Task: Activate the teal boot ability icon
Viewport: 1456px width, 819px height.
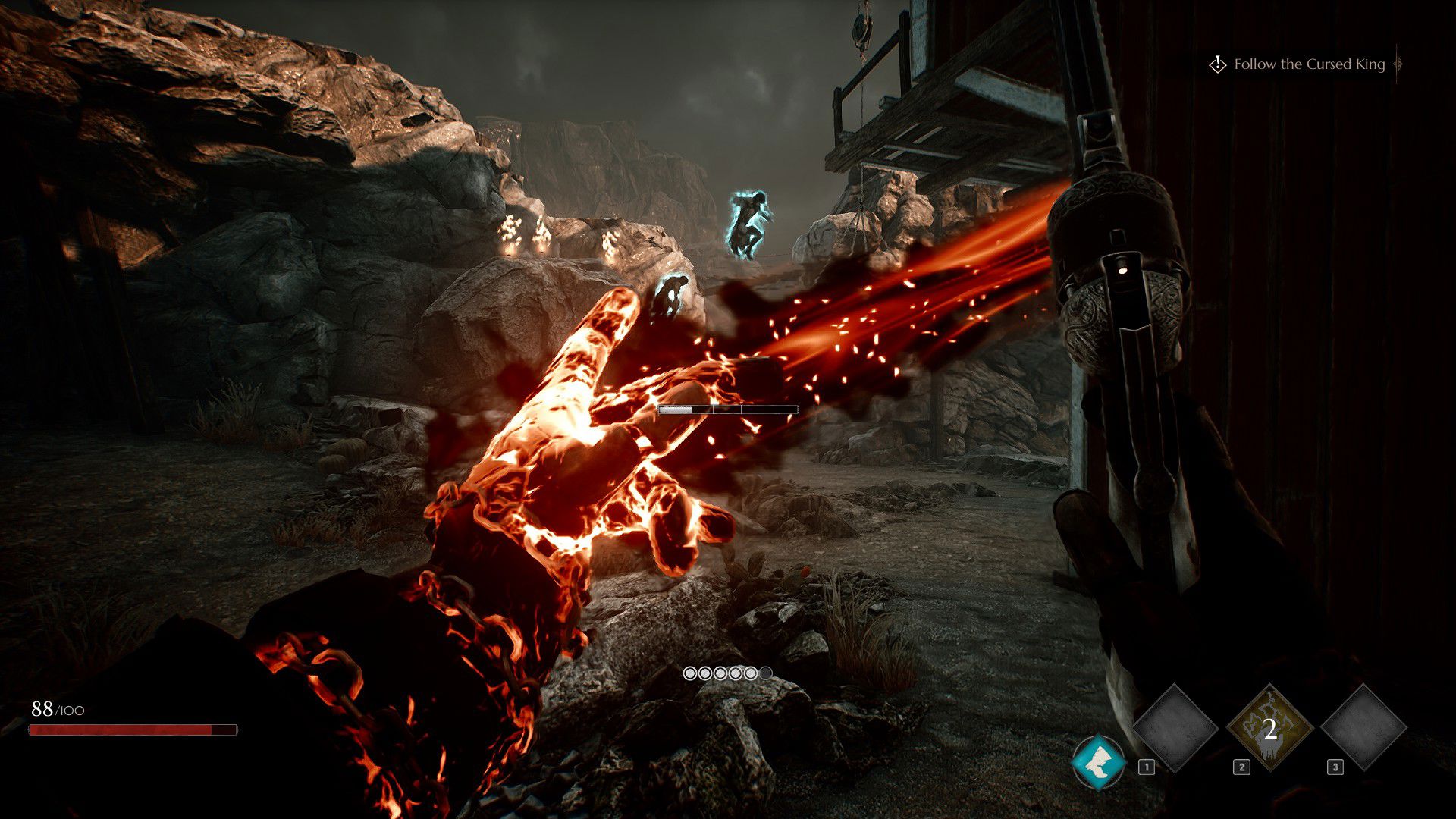Action: click(1098, 761)
